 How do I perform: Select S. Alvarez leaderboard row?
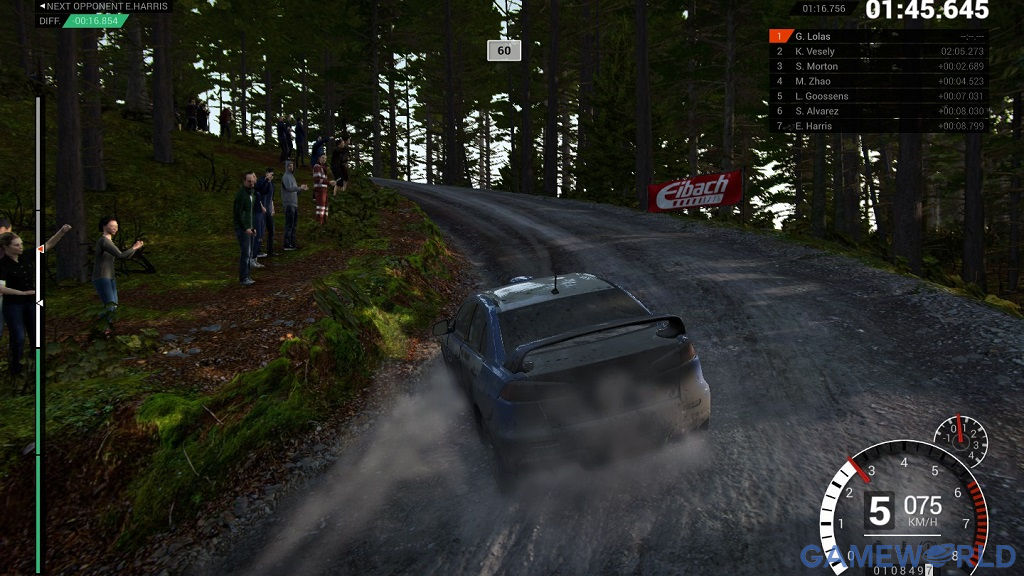coord(878,111)
